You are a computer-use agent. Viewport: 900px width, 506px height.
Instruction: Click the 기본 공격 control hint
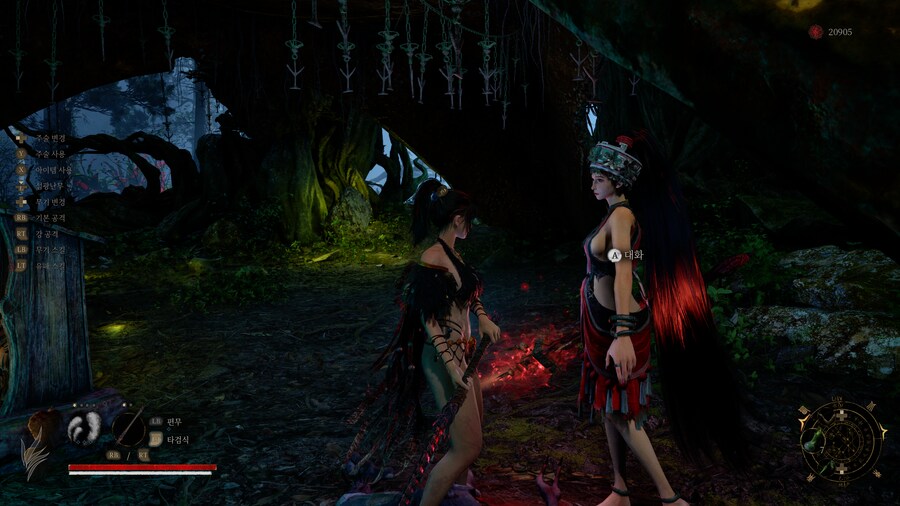50,217
